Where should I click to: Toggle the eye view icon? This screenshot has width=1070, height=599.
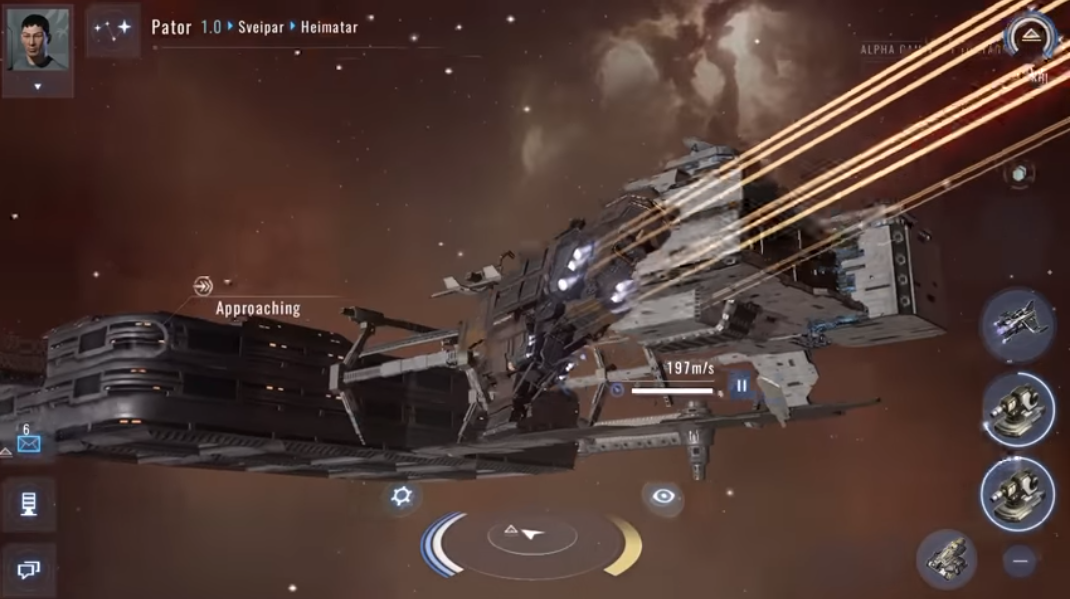click(x=663, y=496)
